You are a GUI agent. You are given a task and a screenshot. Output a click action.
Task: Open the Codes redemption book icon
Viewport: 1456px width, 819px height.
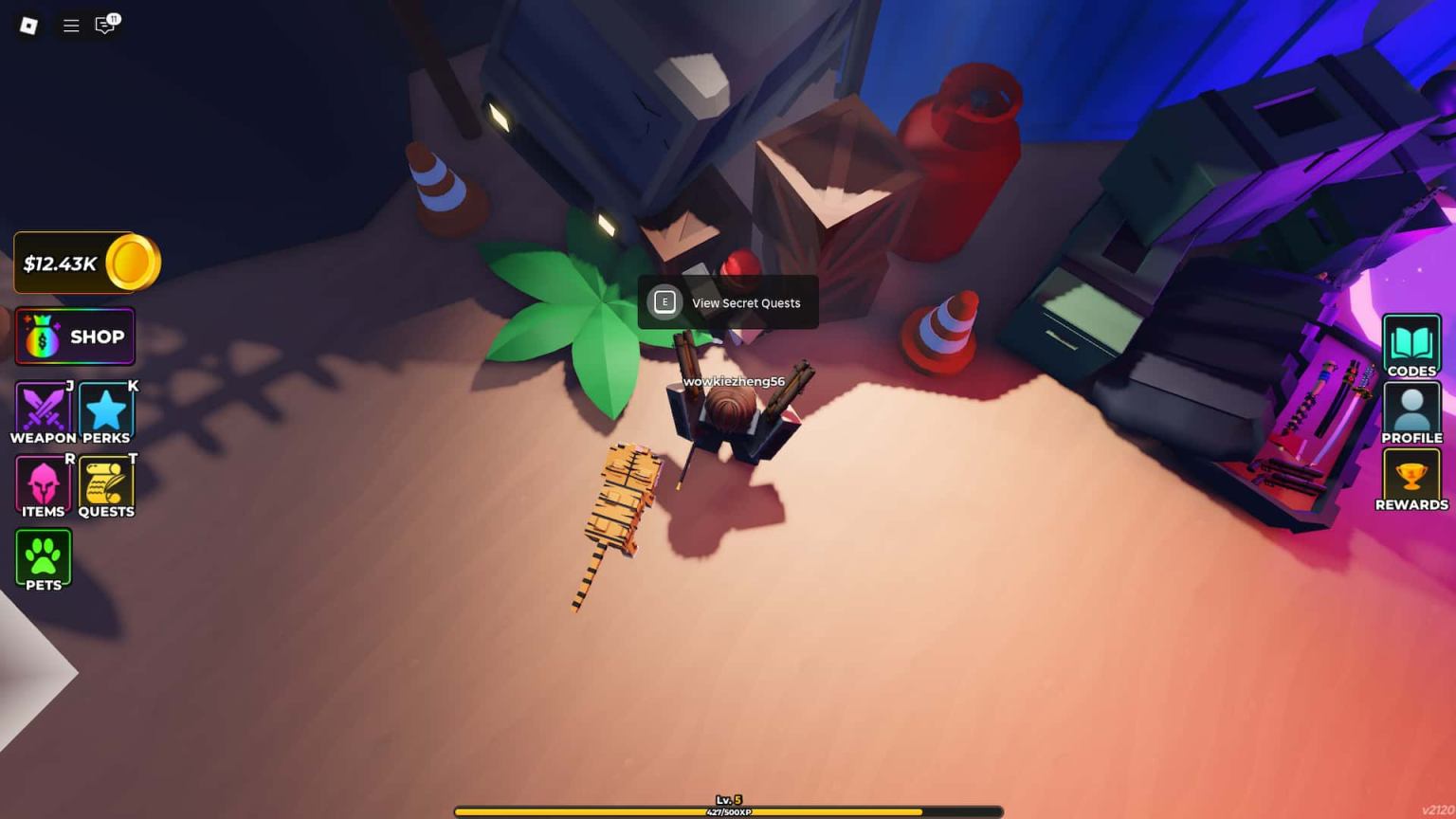[1411, 343]
